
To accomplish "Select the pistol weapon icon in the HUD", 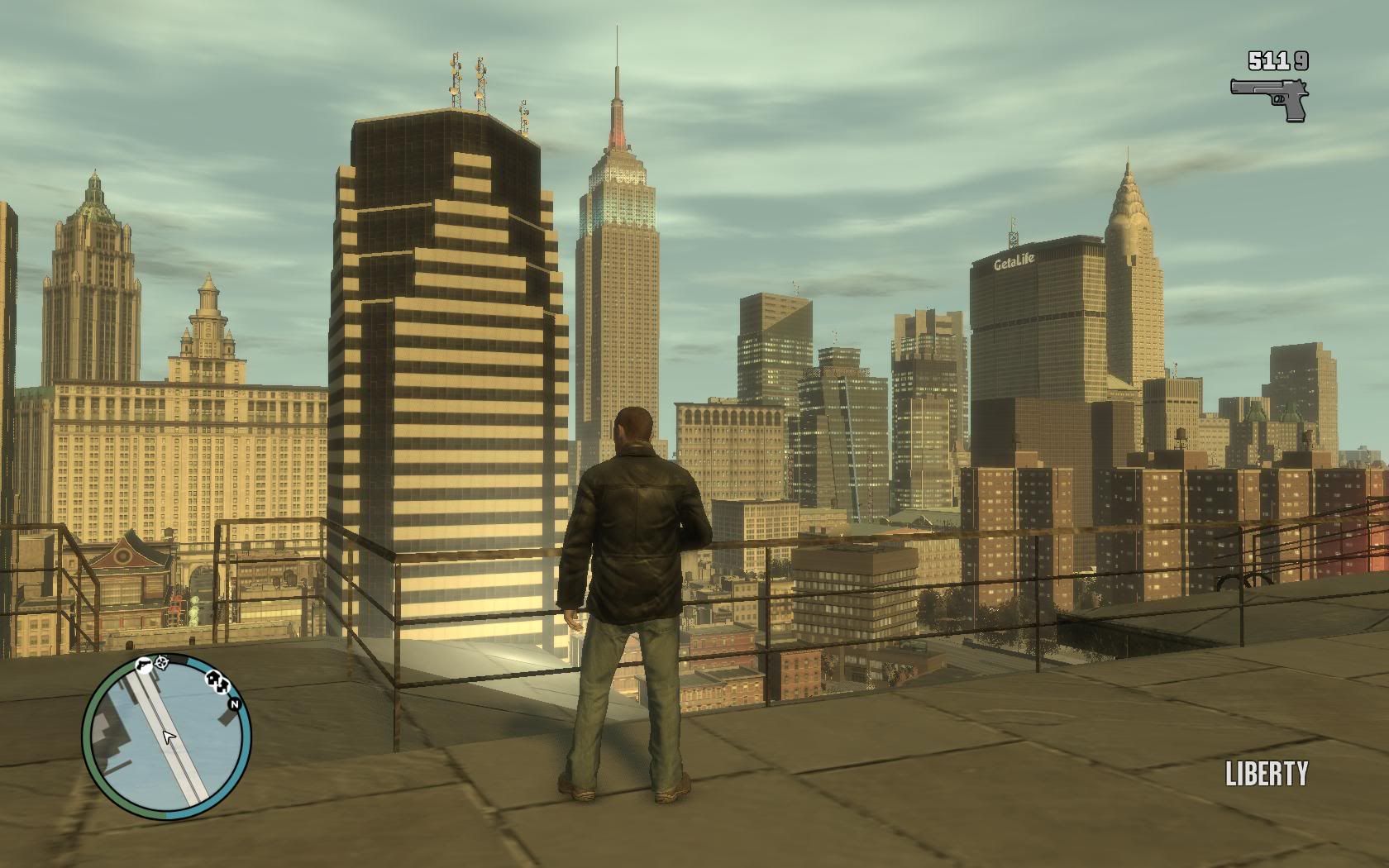I will [1269, 99].
